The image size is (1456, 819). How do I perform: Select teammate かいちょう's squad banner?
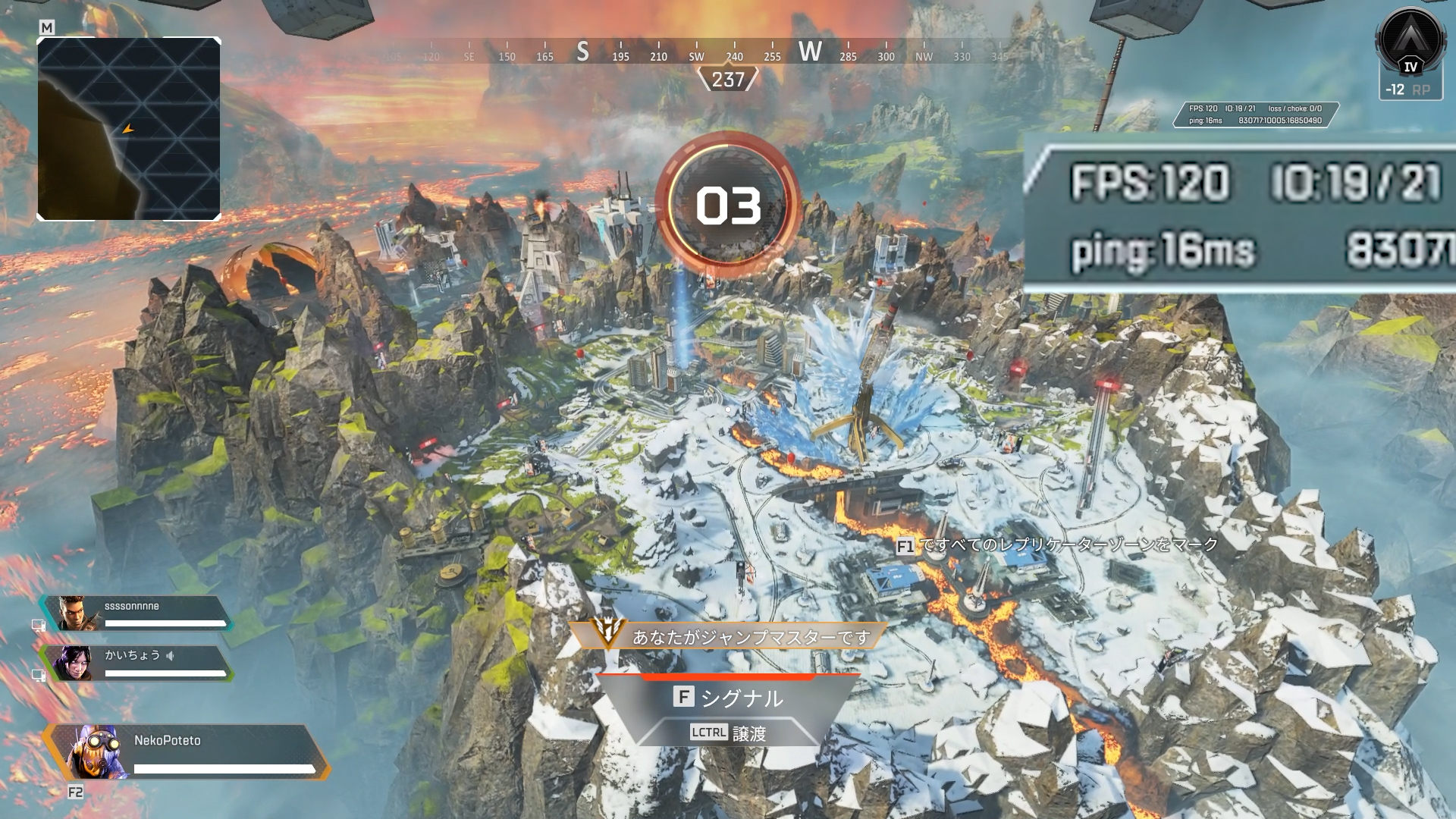click(x=136, y=663)
